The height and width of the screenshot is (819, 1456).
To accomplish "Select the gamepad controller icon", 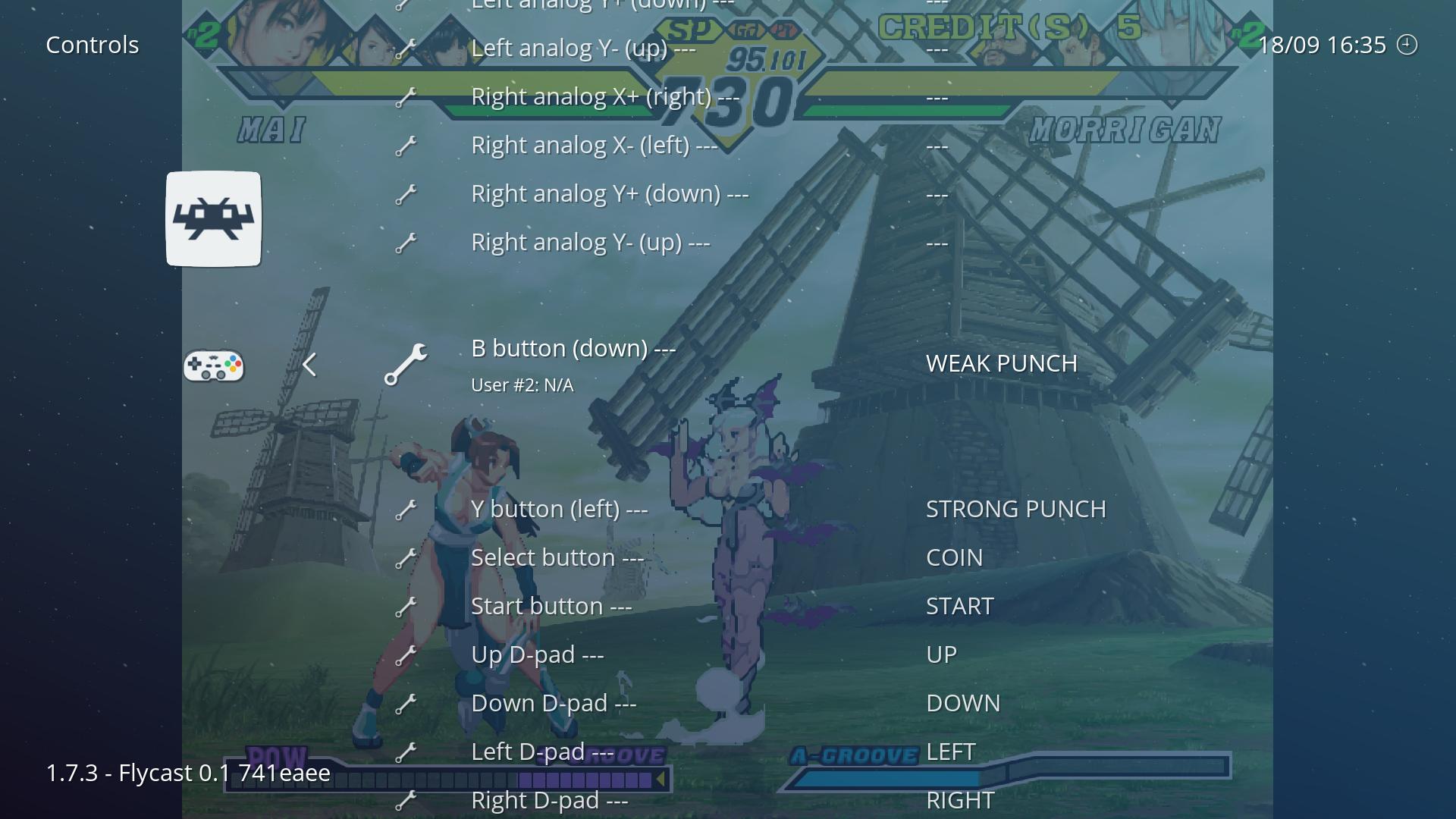I will (x=214, y=366).
